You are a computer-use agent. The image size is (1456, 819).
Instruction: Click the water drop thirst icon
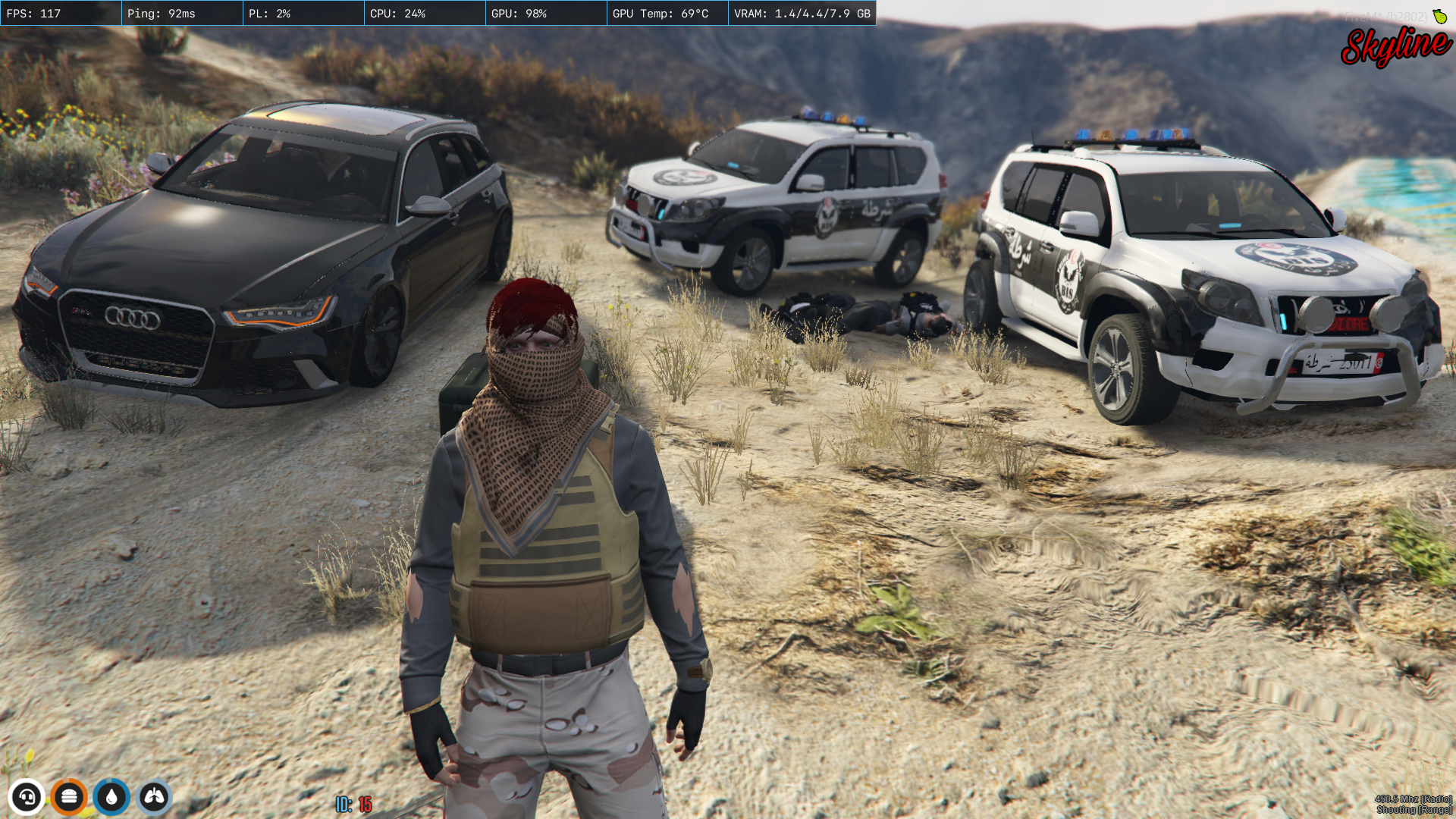(x=111, y=797)
